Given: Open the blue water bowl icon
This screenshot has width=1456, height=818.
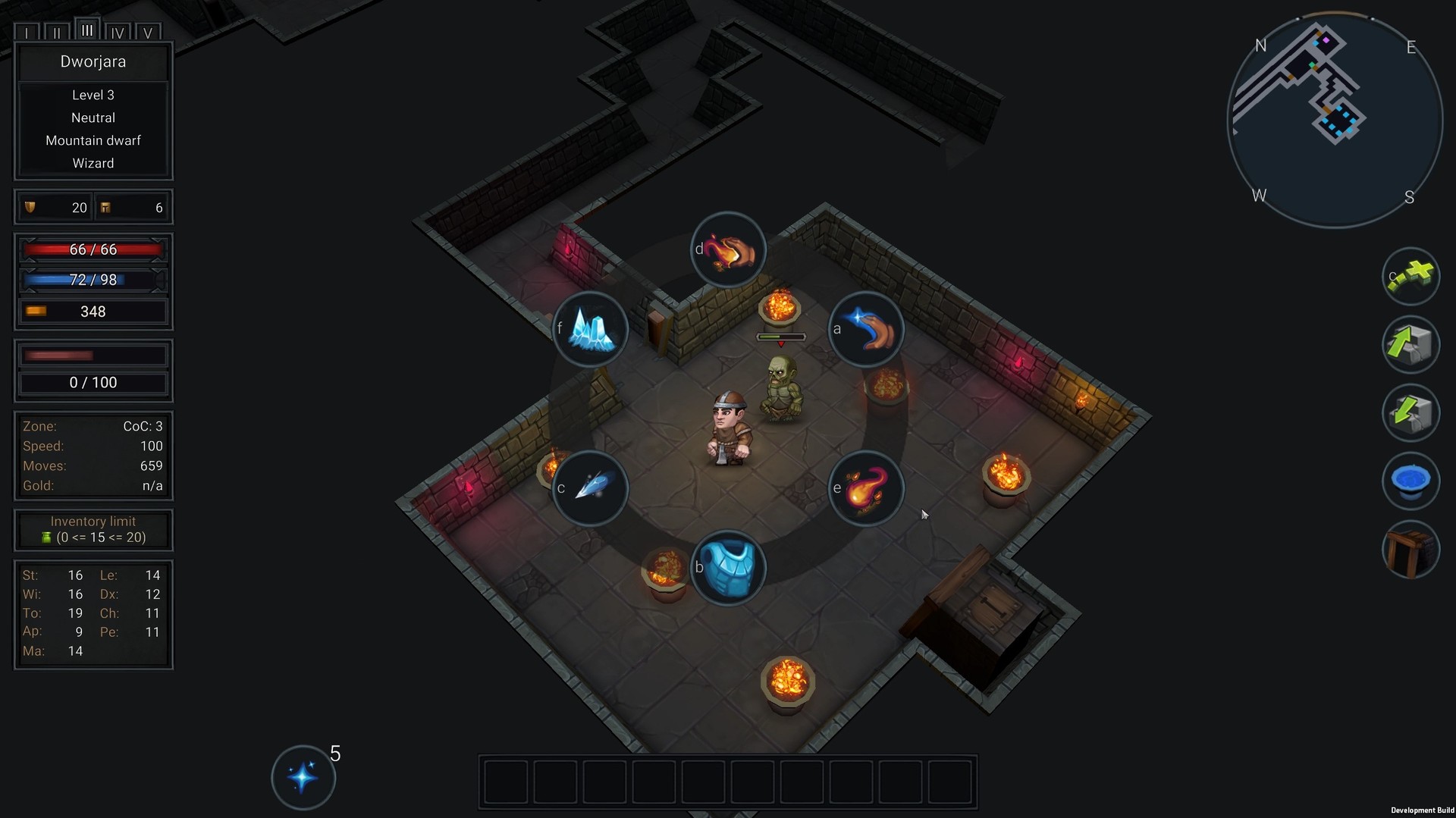Looking at the screenshot, I should (x=1410, y=481).
